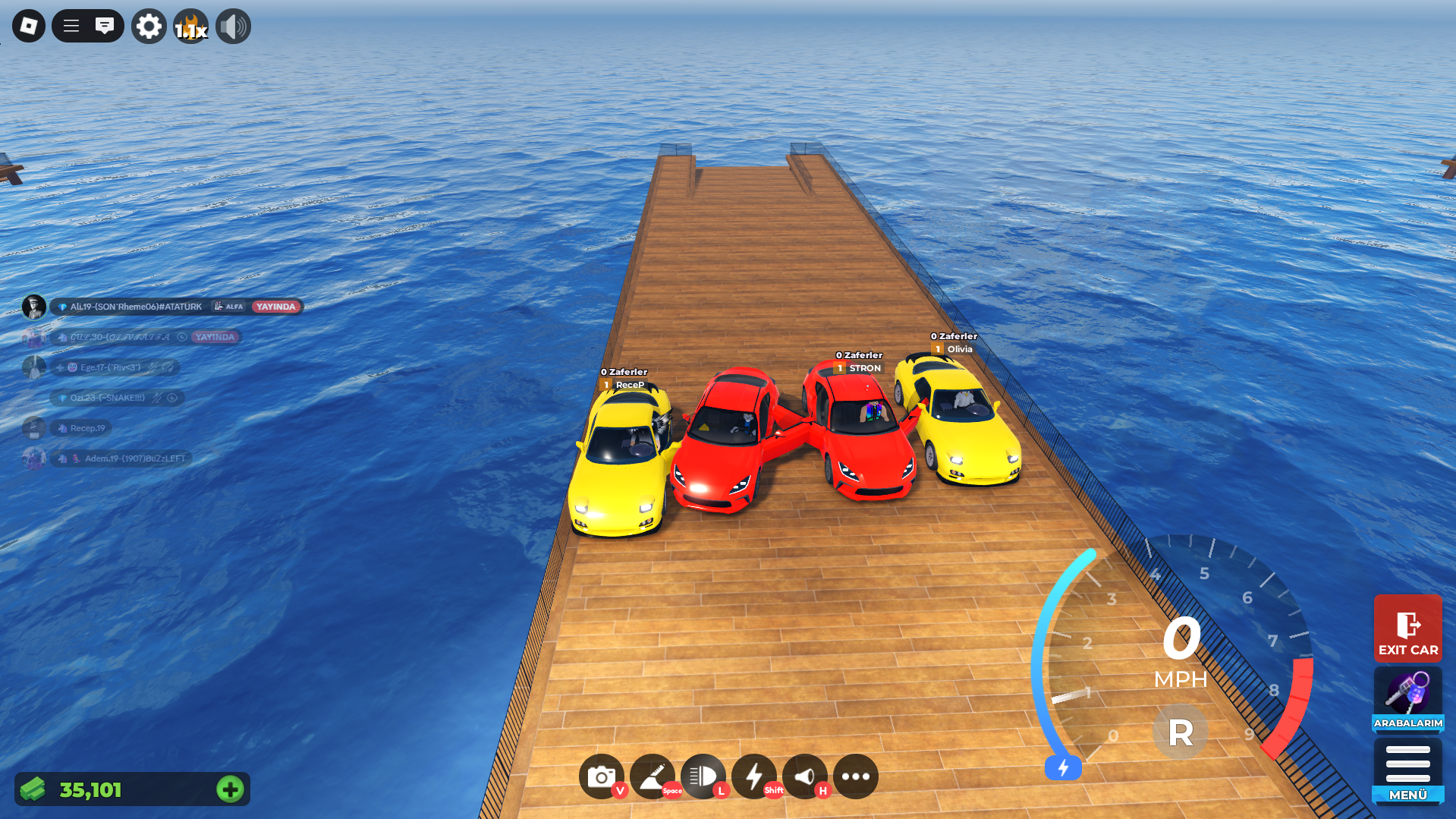
Task: Activate the camera view button
Action: [601, 776]
